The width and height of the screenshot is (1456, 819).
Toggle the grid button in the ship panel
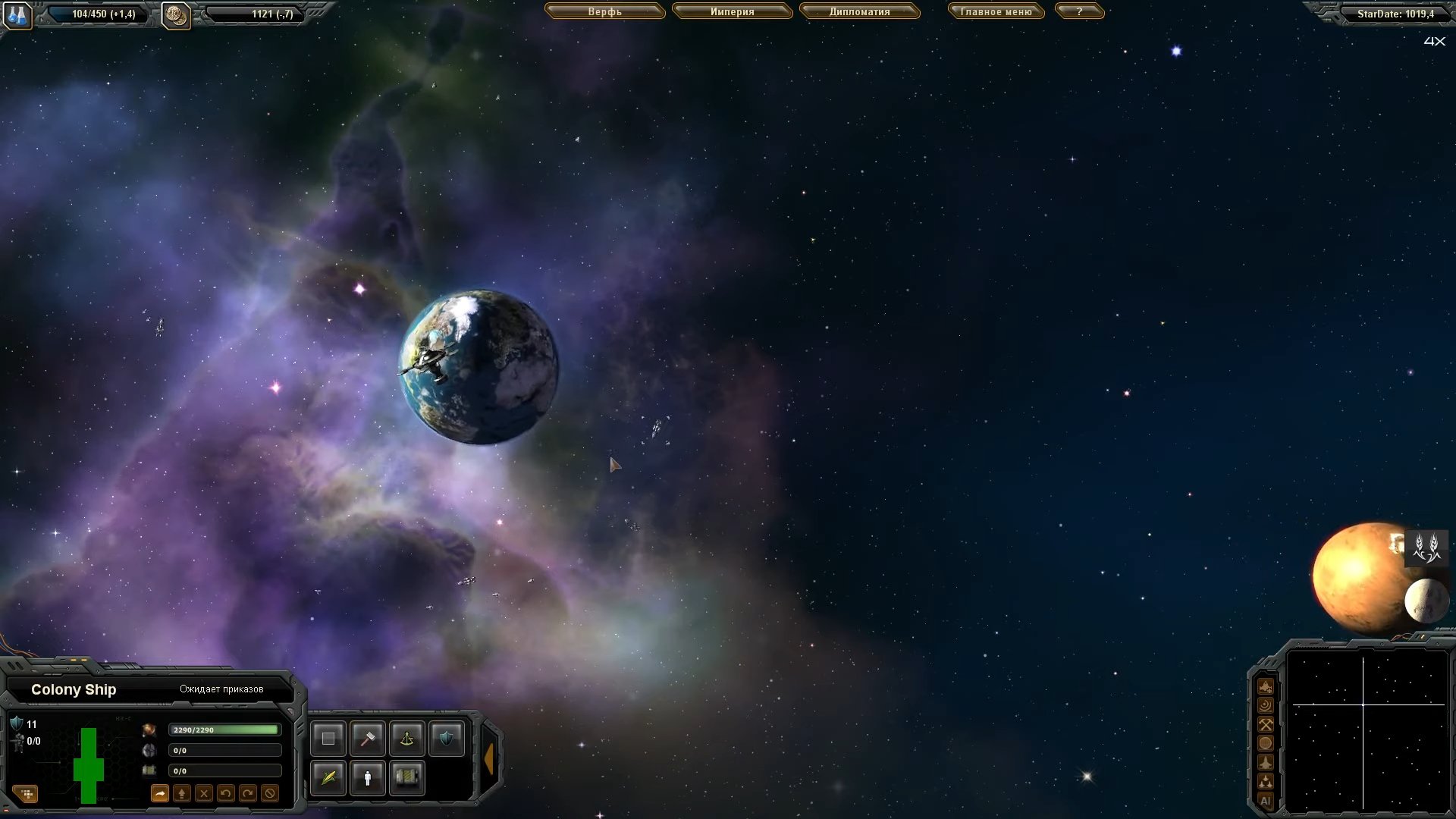[27, 794]
